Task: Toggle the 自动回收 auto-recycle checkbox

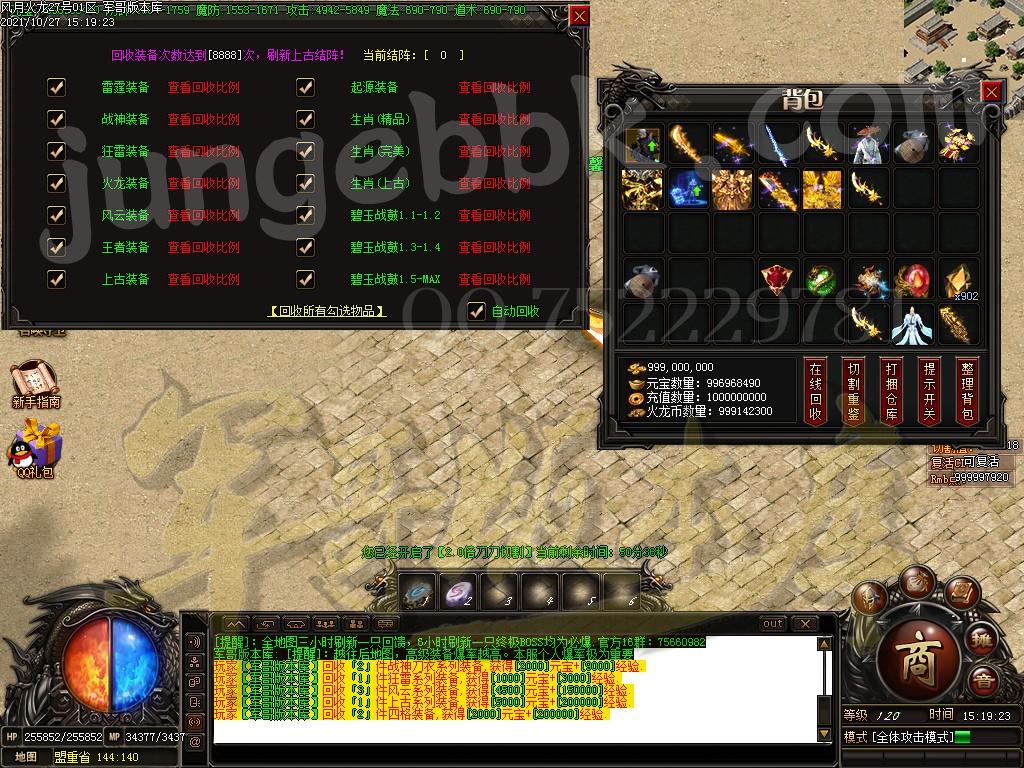Action: click(477, 311)
